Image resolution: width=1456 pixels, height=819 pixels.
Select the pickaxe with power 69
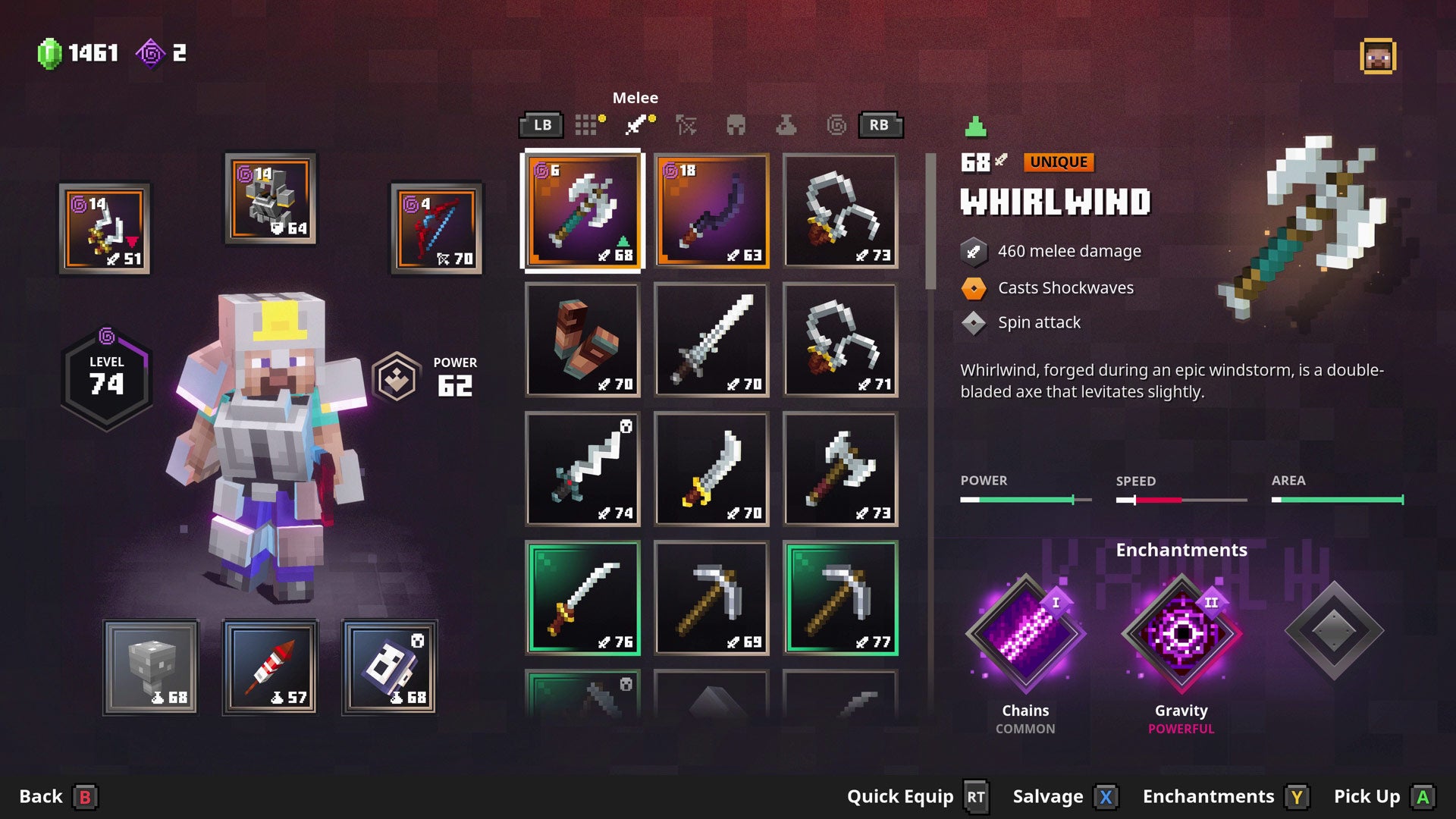tap(711, 598)
